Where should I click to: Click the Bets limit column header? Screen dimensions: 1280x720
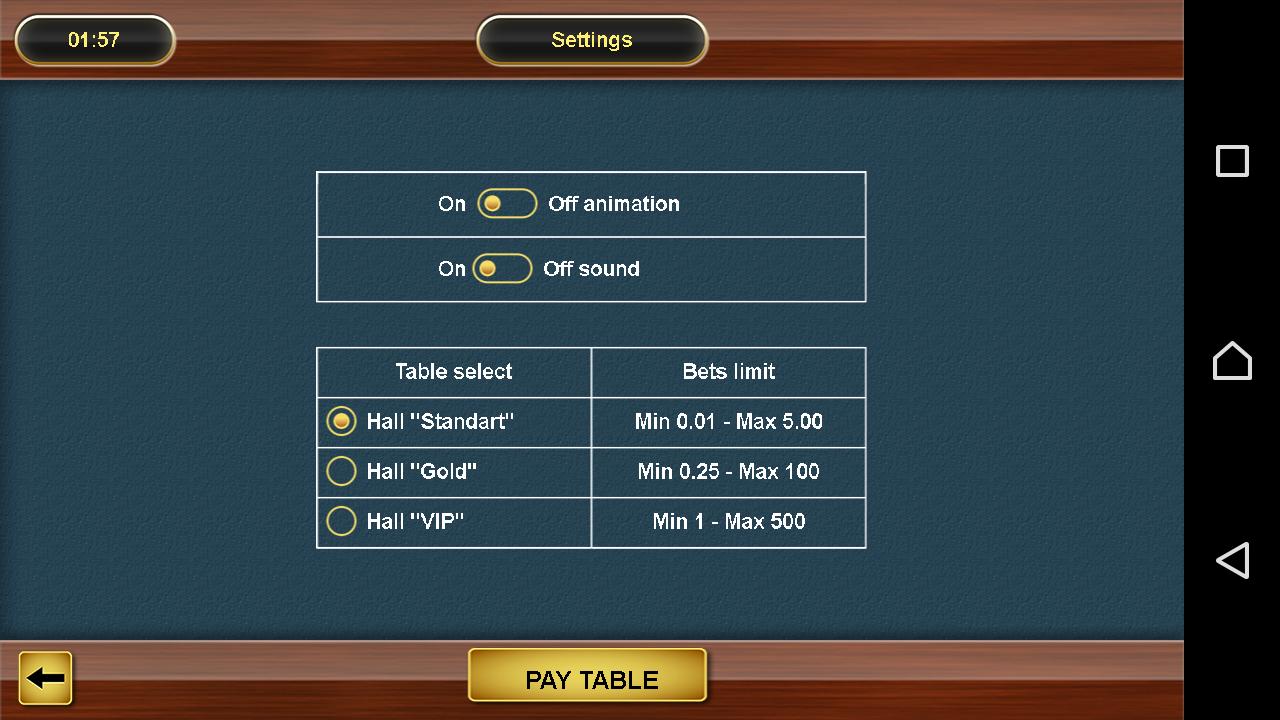point(728,371)
